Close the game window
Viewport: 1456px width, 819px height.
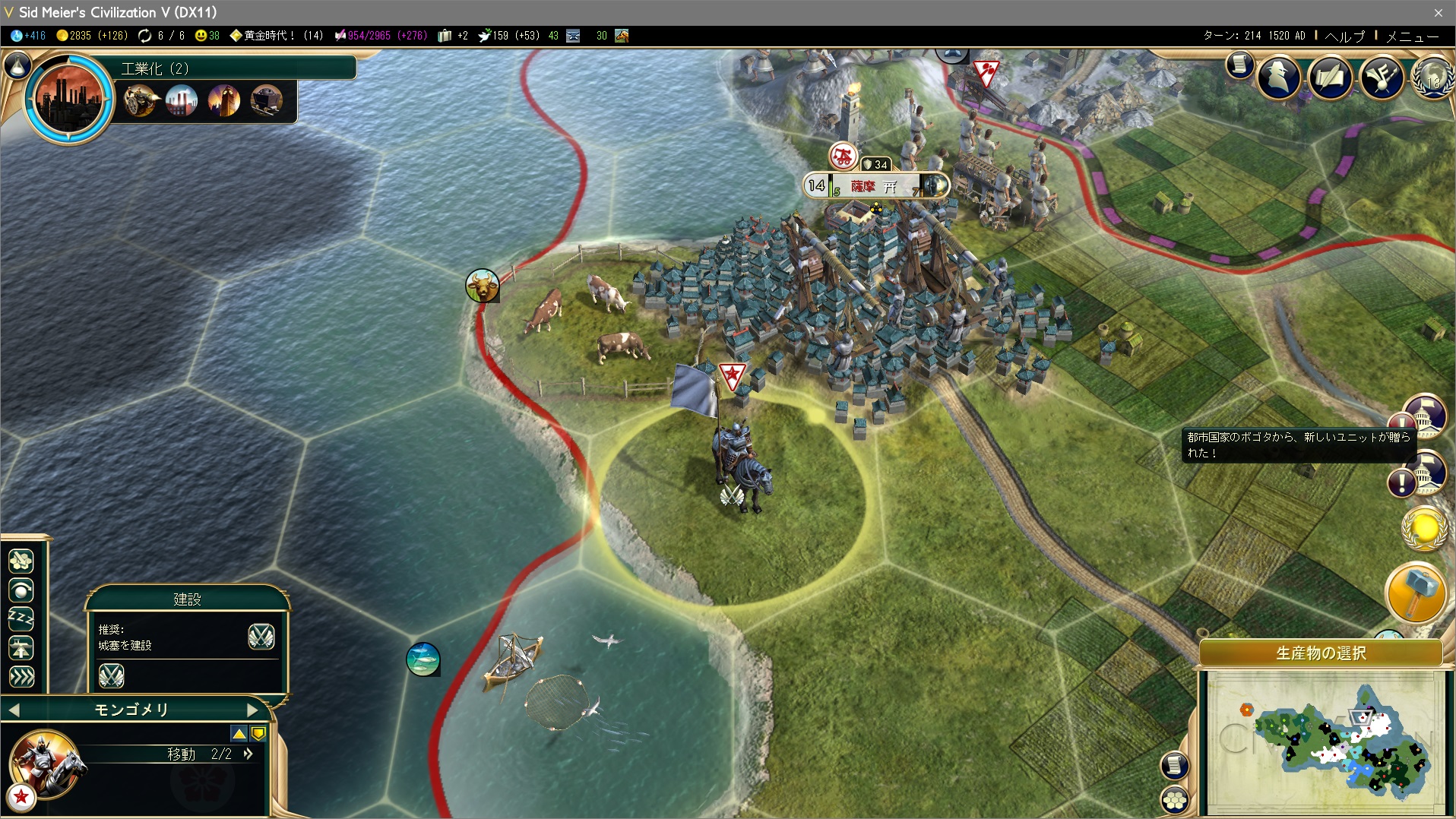pos(1438,12)
